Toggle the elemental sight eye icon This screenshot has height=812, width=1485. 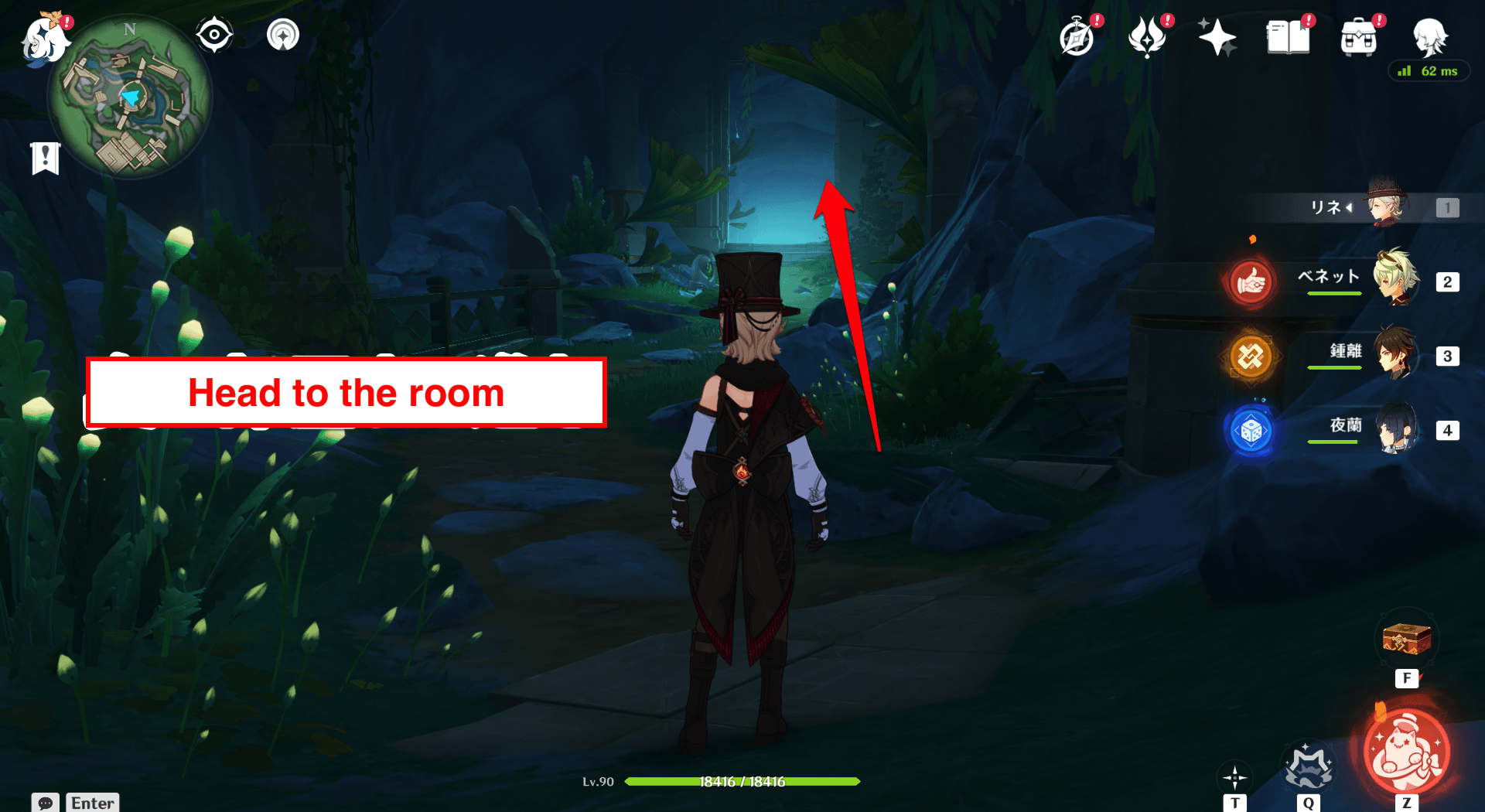pos(214,35)
